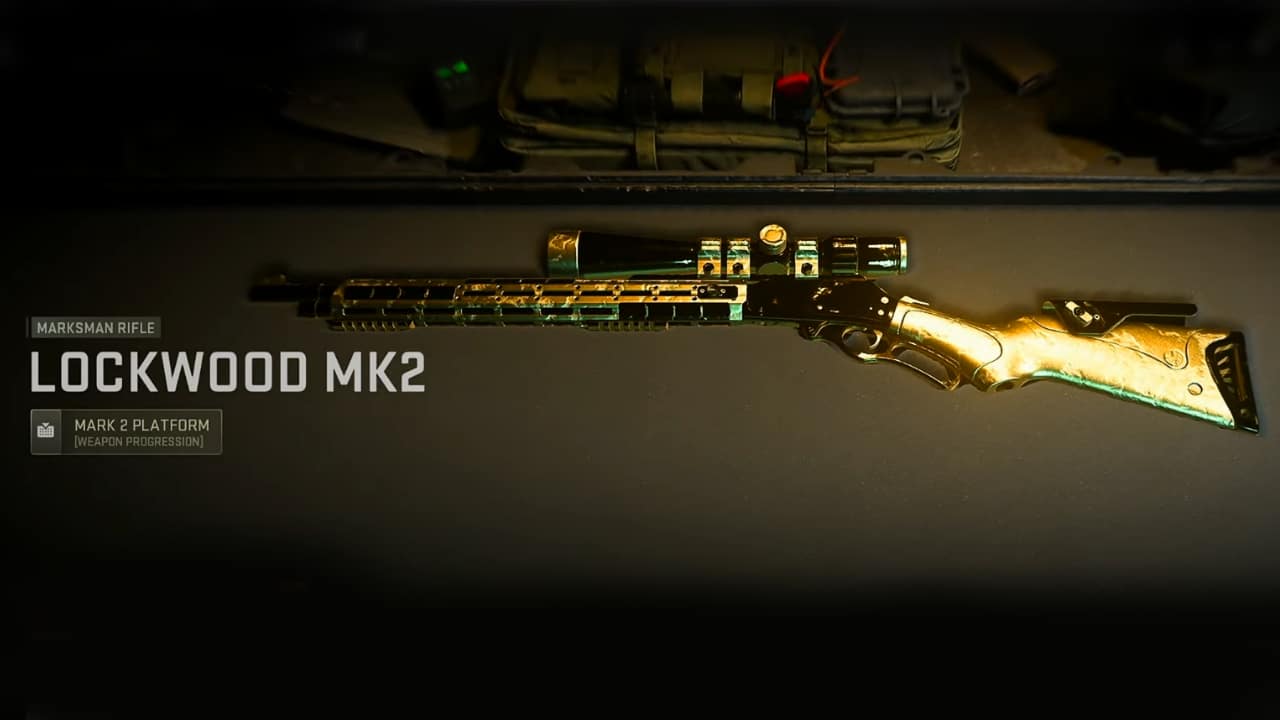Click the Weapon Progression subtext
Viewport: 1280px width, 720px height.
coord(140,438)
